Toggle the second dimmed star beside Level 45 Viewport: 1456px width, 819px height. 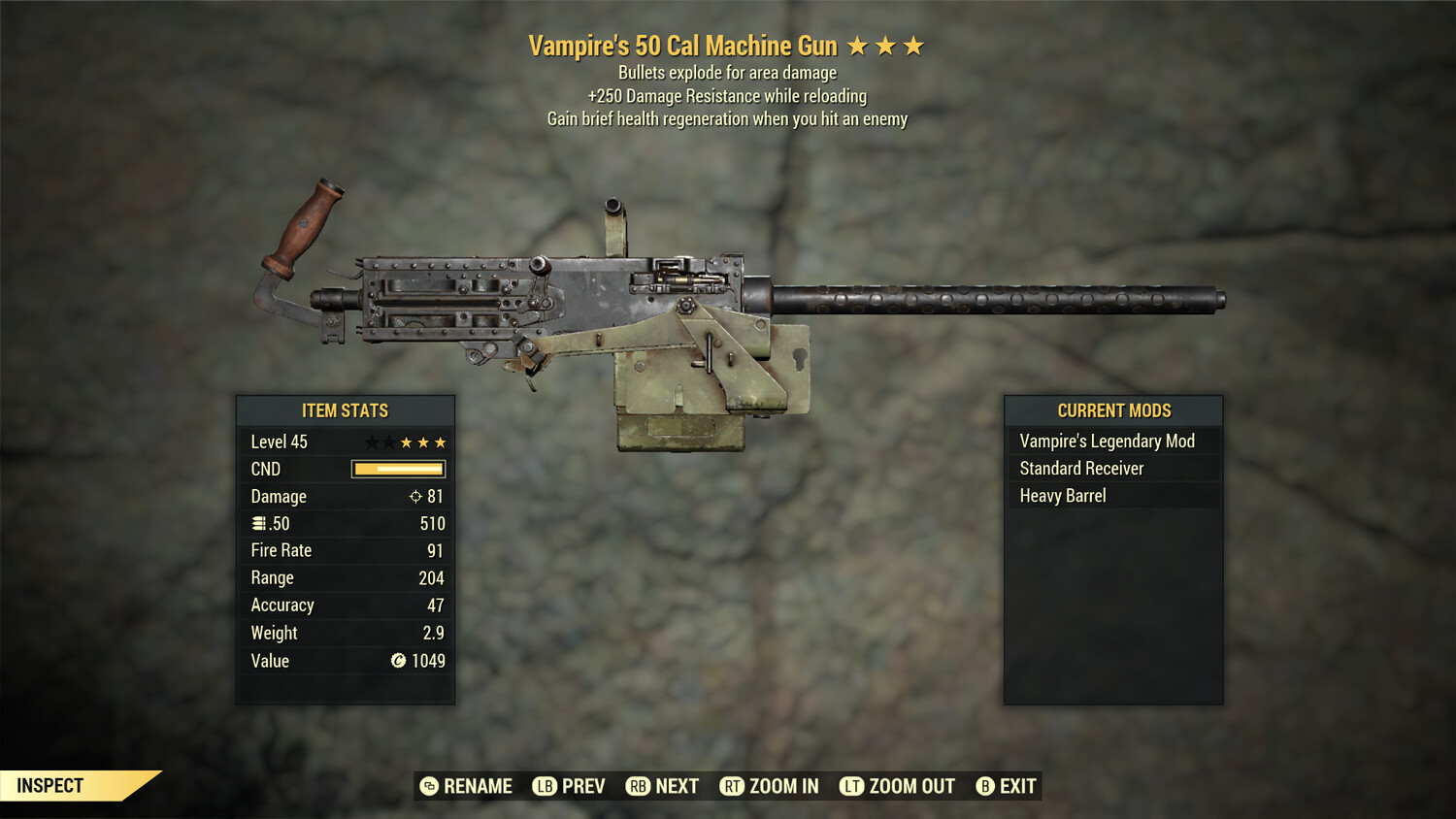[x=388, y=442]
